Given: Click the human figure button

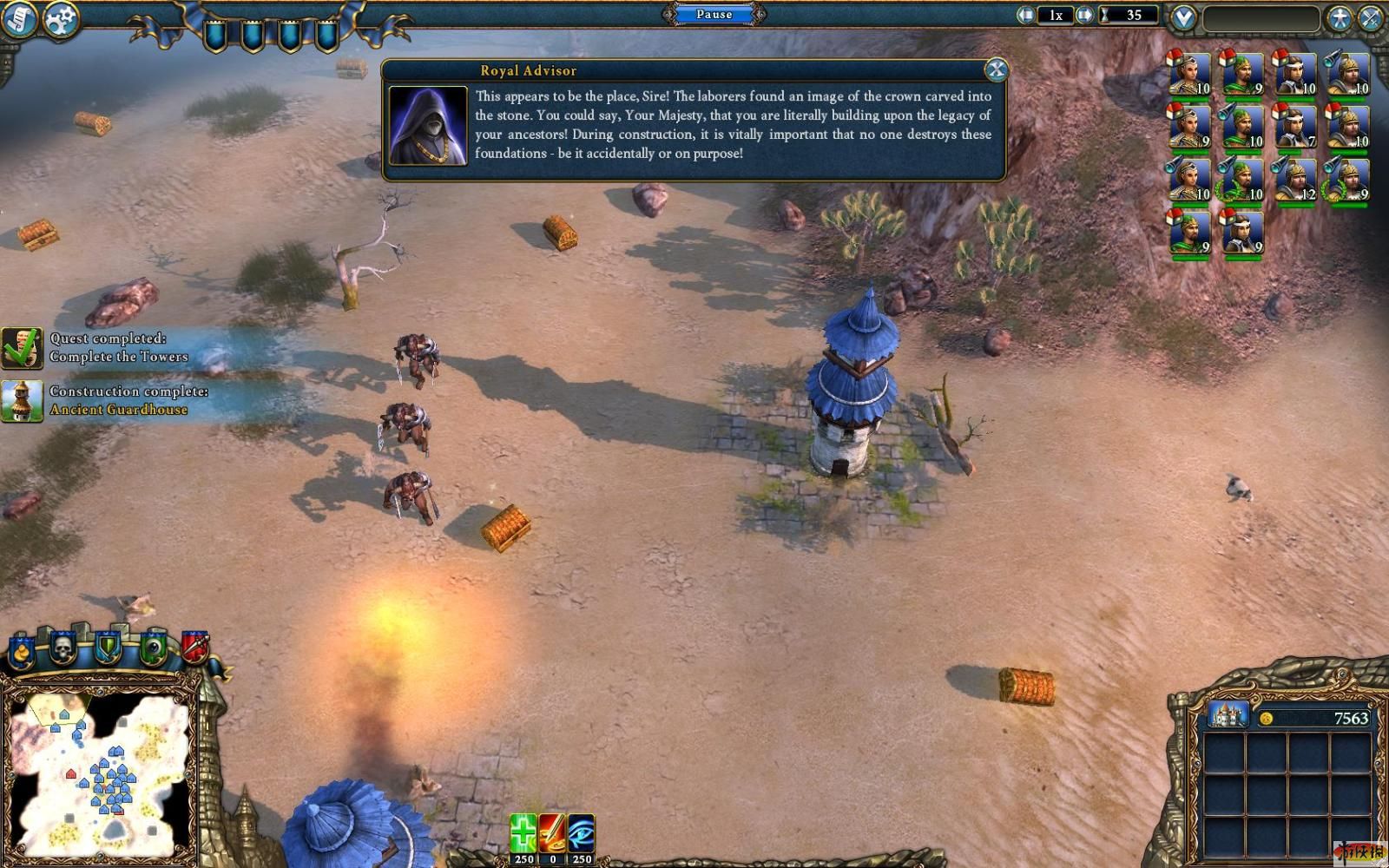Looking at the screenshot, I should coord(1340,17).
